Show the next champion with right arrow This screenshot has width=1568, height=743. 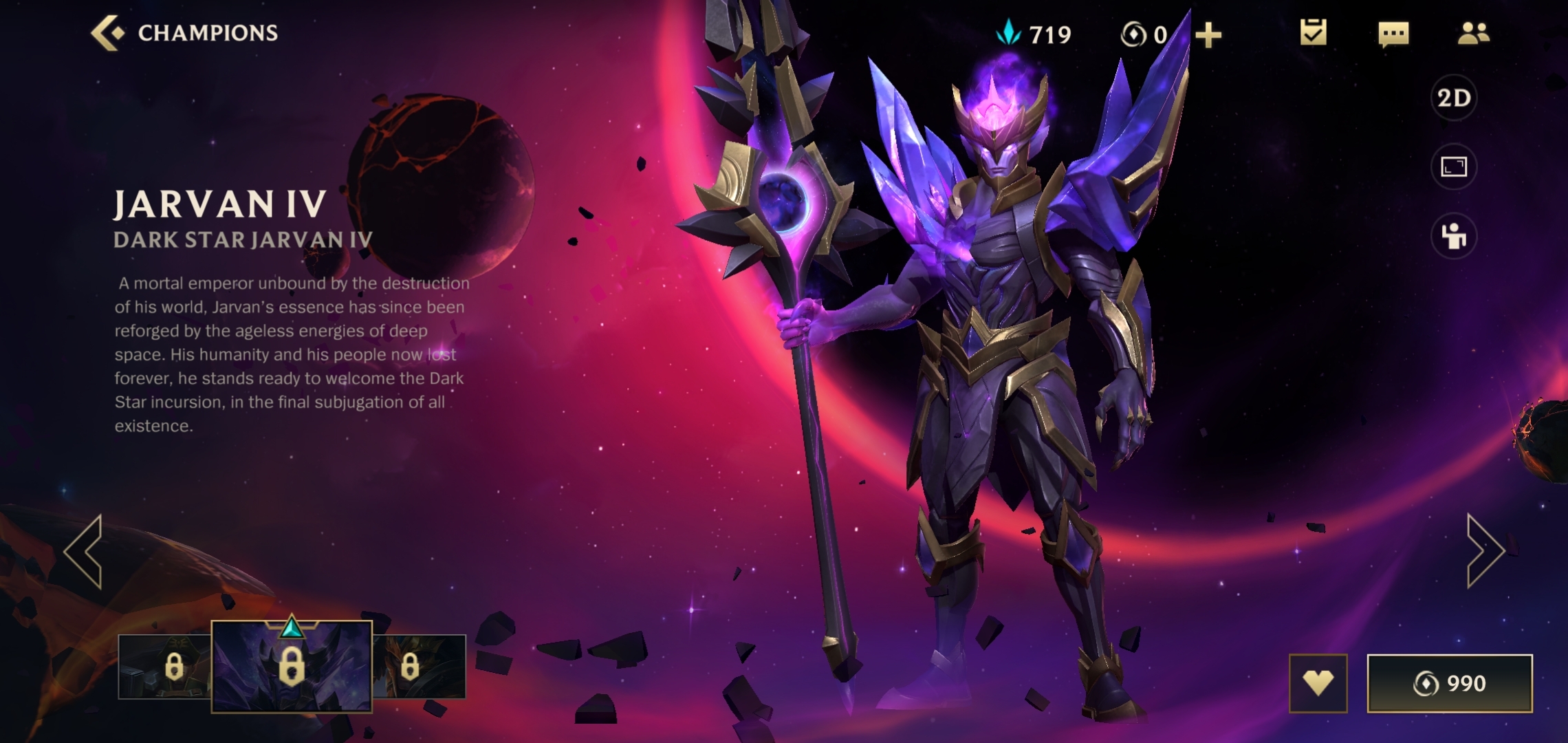(1485, 551)
